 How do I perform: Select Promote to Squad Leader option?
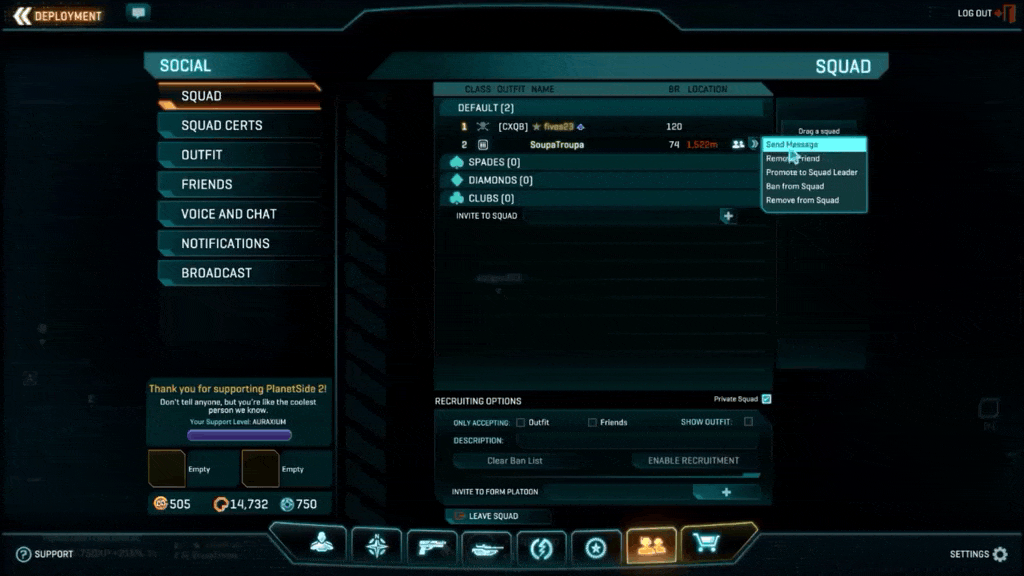coord(811,173)
